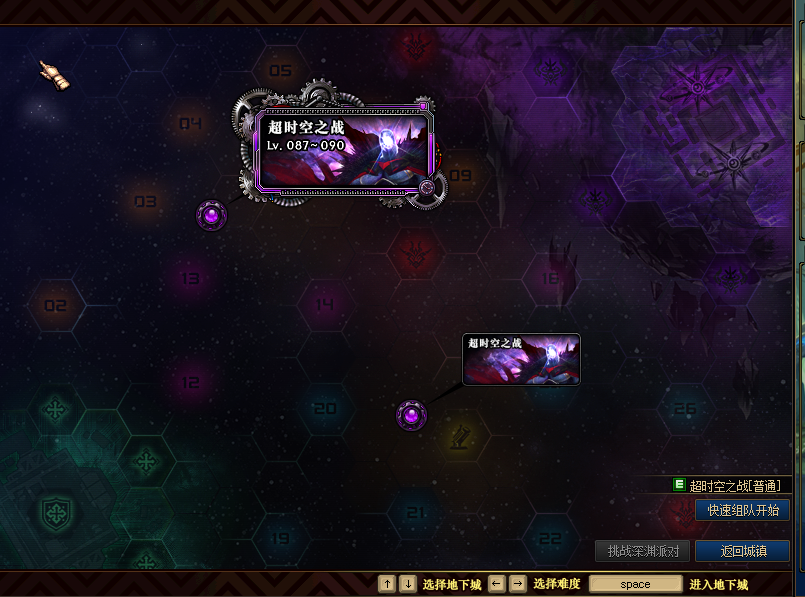The width and height of the screenshot is (805, 597).
Task: Choose the greyed 挑战深渊派对 abyss party button
Action: 643,551
